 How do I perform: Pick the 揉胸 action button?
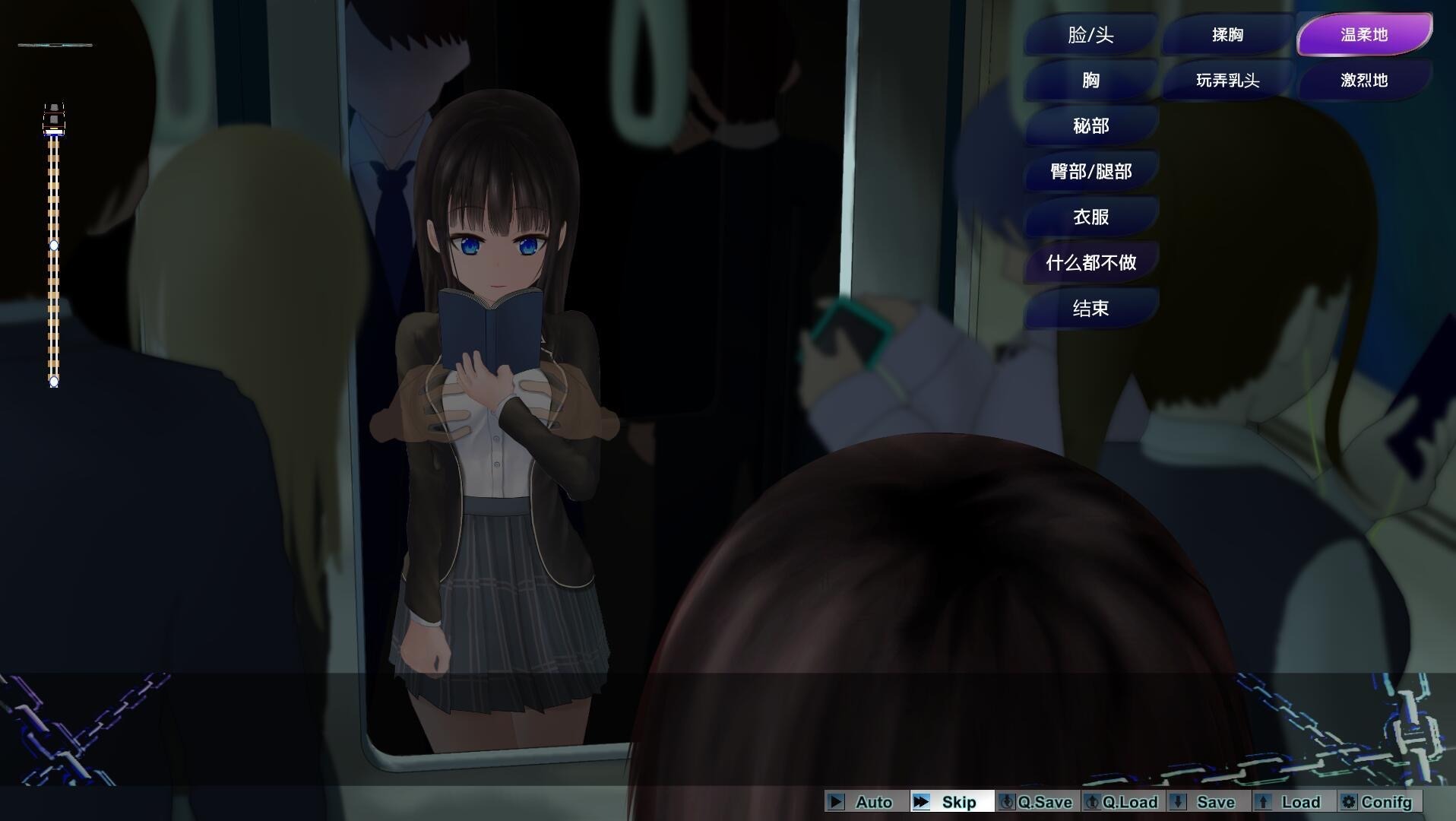(1227, 35)
